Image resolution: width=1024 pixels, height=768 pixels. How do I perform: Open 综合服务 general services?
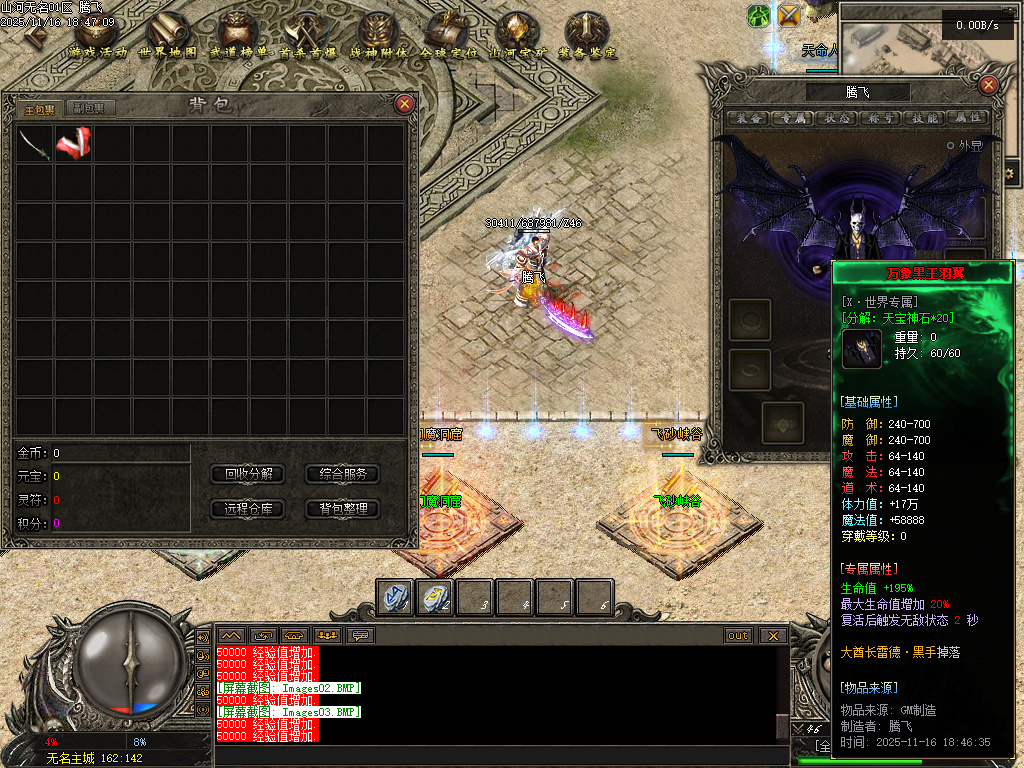tap(342, 474)
